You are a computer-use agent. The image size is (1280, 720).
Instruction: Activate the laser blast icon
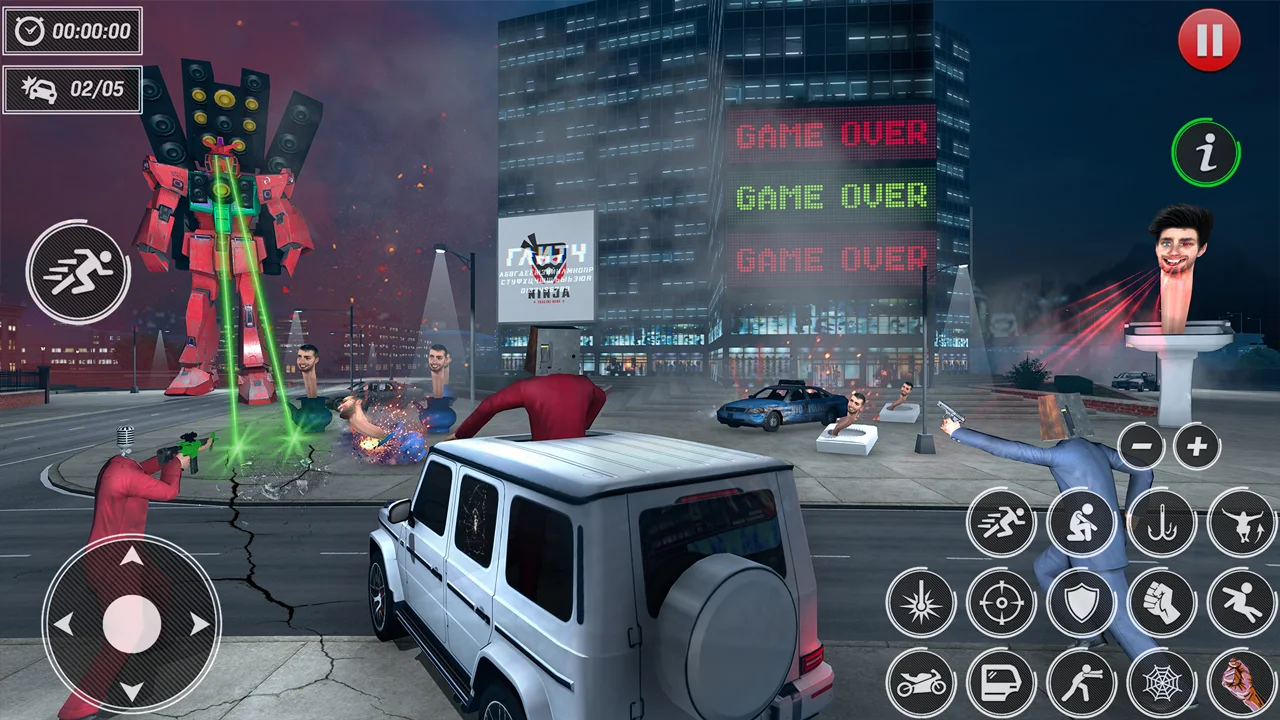click(921, 602)
